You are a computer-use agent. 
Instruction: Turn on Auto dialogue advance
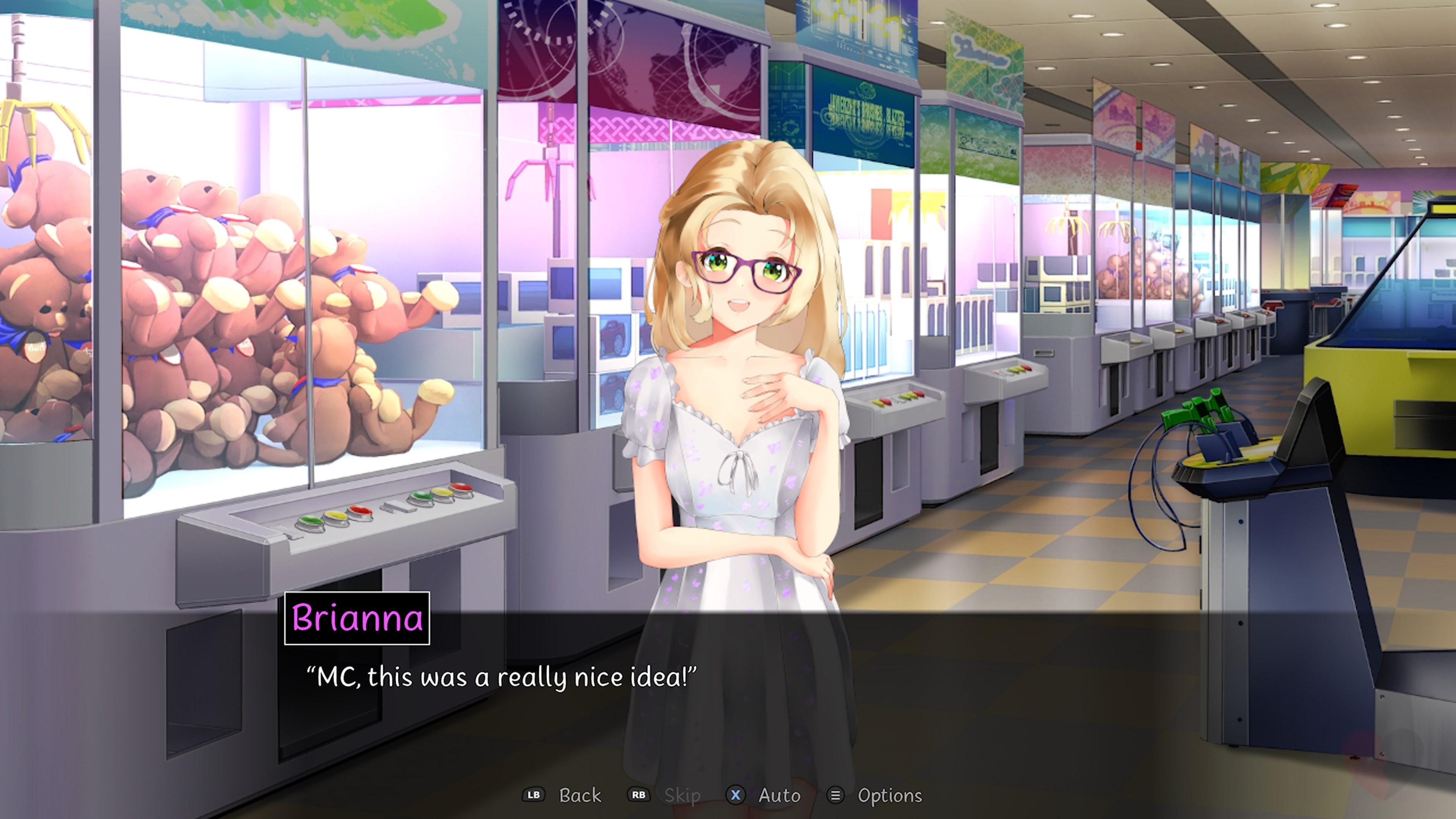point(779,795)
